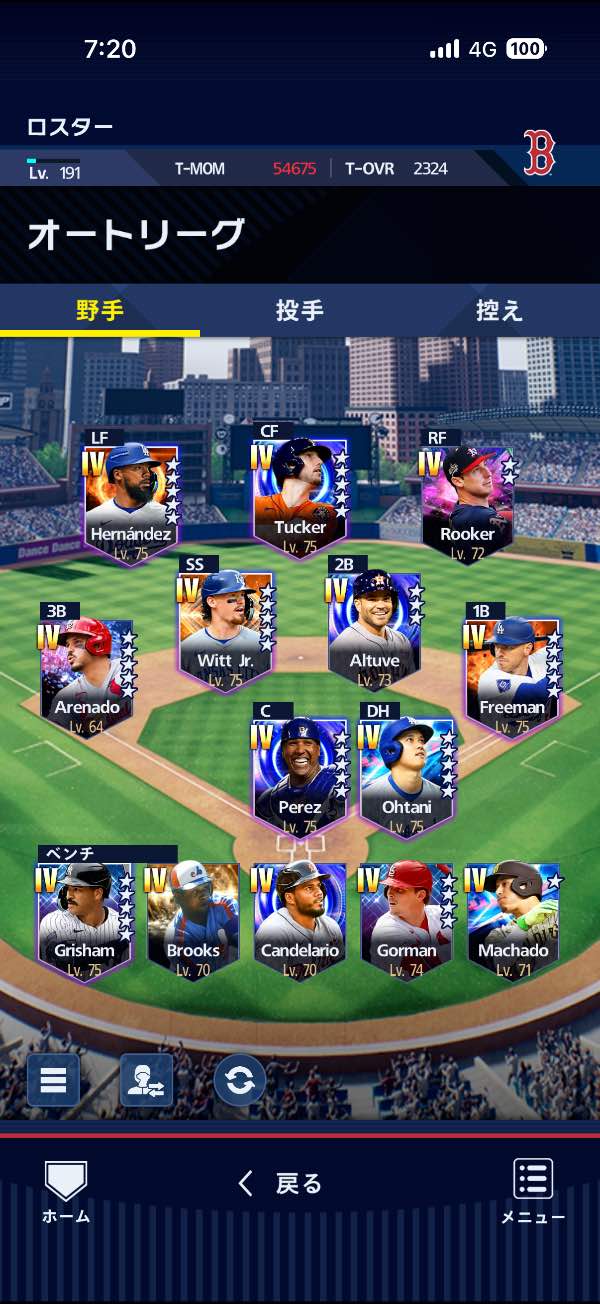Select Hernández left field card
Image resolution: width=600 pixels, height=1304 pixels.
point(131,502)
